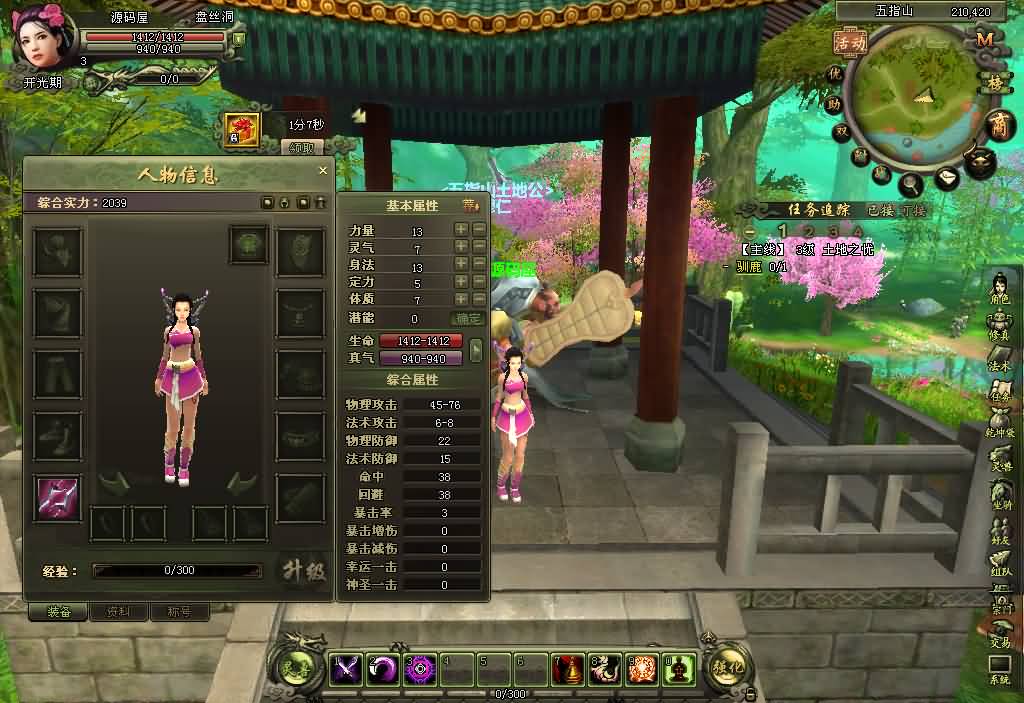Click the 强化 enhance button
Screen dimensions: 1024x703
(726, 666)
